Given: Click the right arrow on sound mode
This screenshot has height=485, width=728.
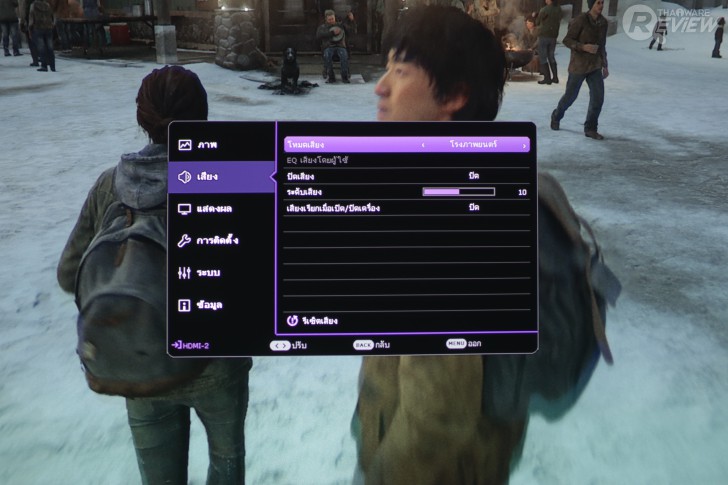Looking at the screenshot, I should pyautogui.click(x=524, y=146).
